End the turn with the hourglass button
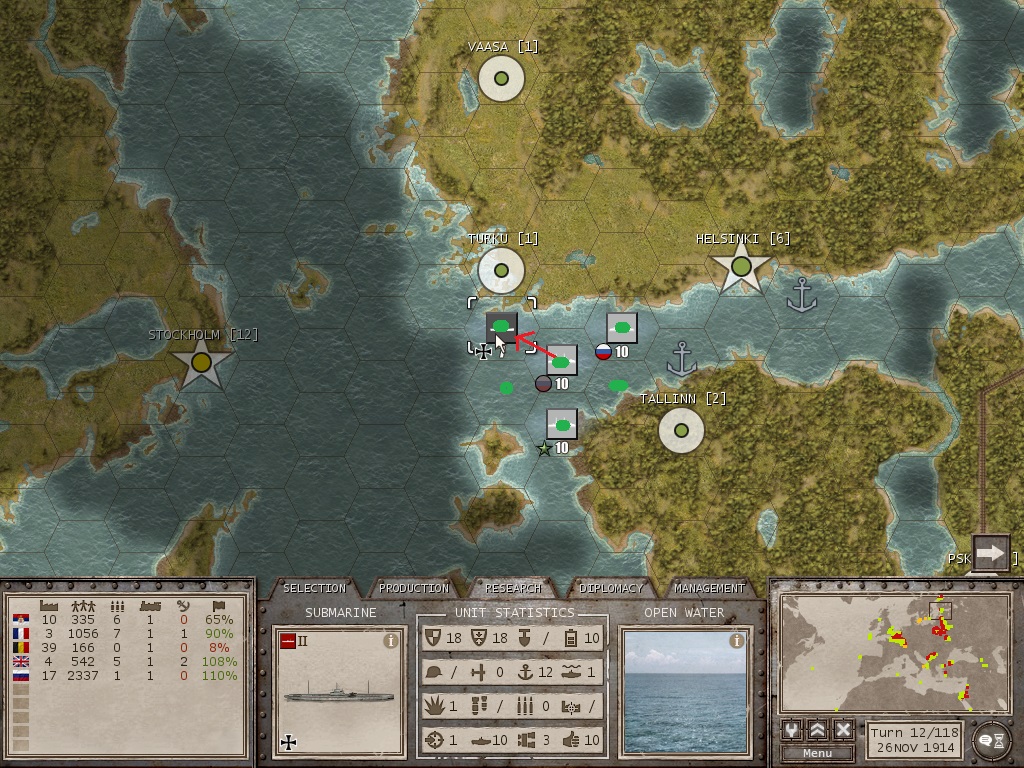 (990, 740)
